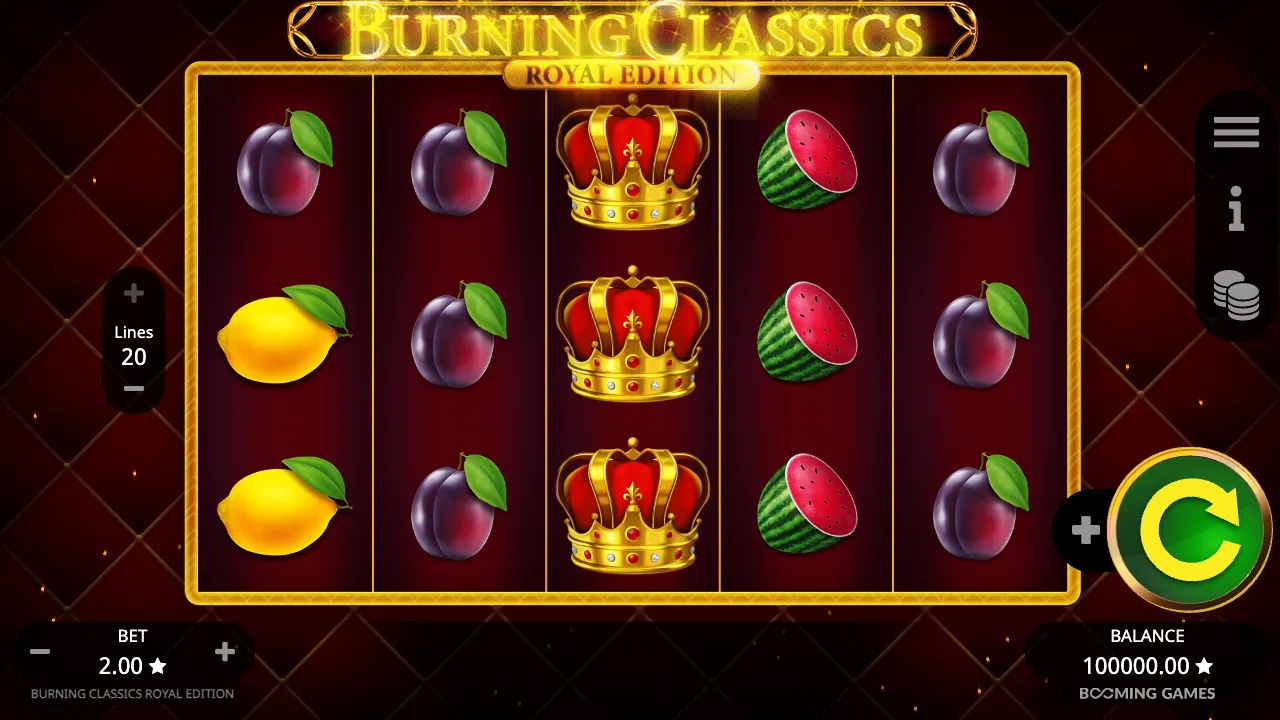Click the Royal Edition badge
Screen dimensions: 1280x720
630,72
